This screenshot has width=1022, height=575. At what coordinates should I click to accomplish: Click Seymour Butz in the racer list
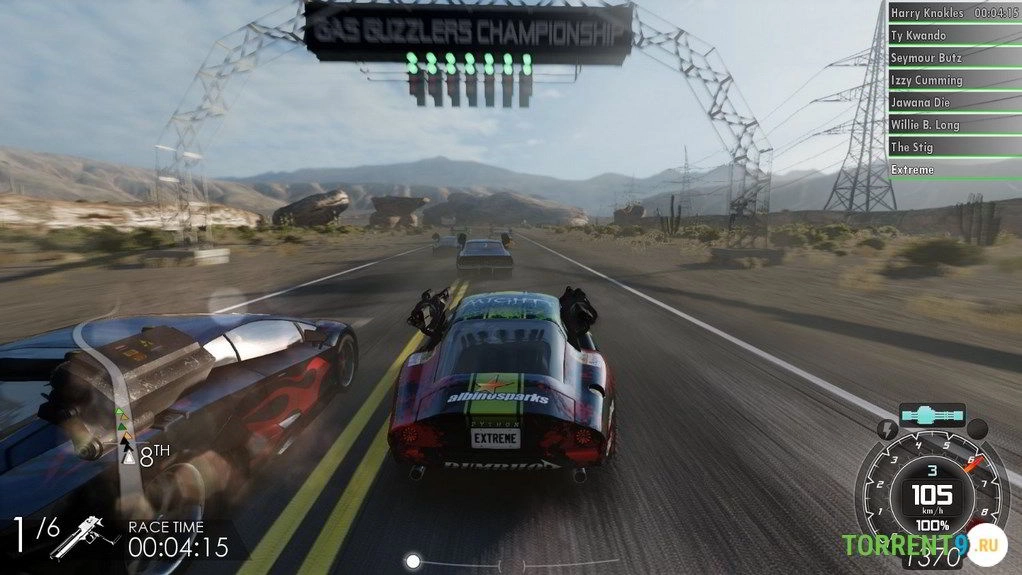click(953, 58)
